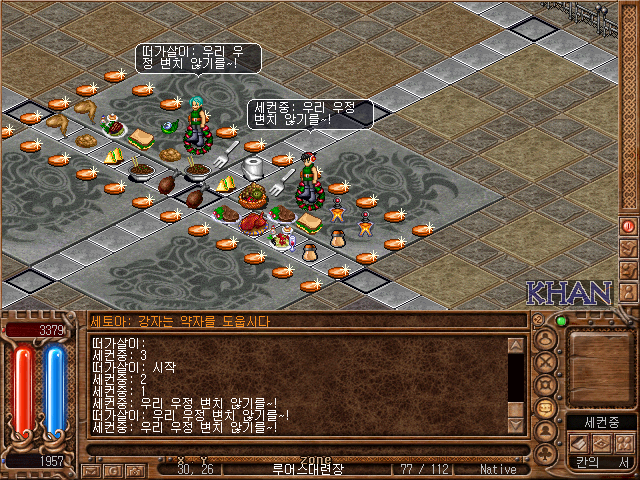Open the envelope mail button
Screen dimensions: 640x480
pyautogui.click(x=90, y=468)
